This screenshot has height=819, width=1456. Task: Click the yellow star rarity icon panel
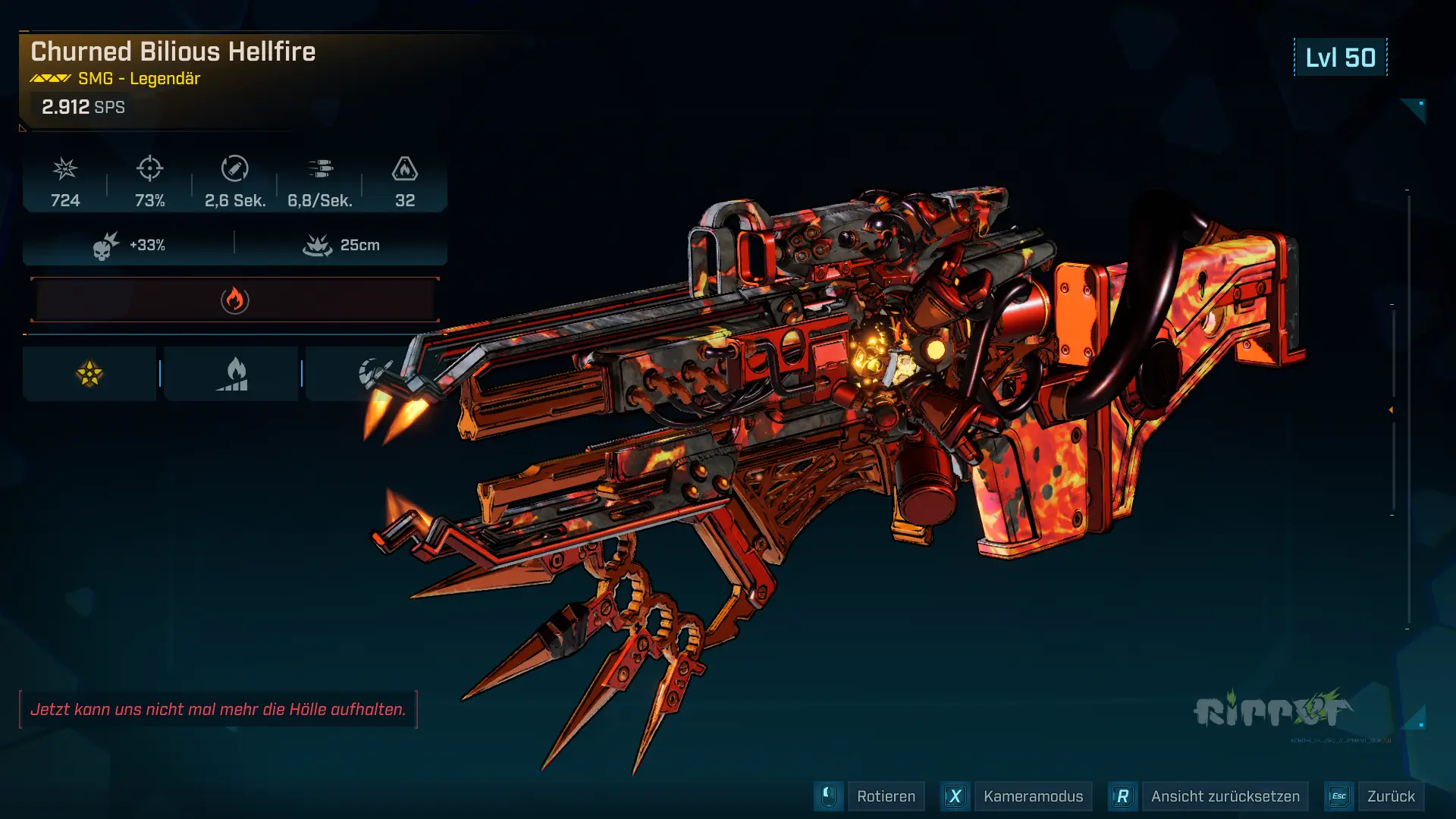tap(89, 372)
